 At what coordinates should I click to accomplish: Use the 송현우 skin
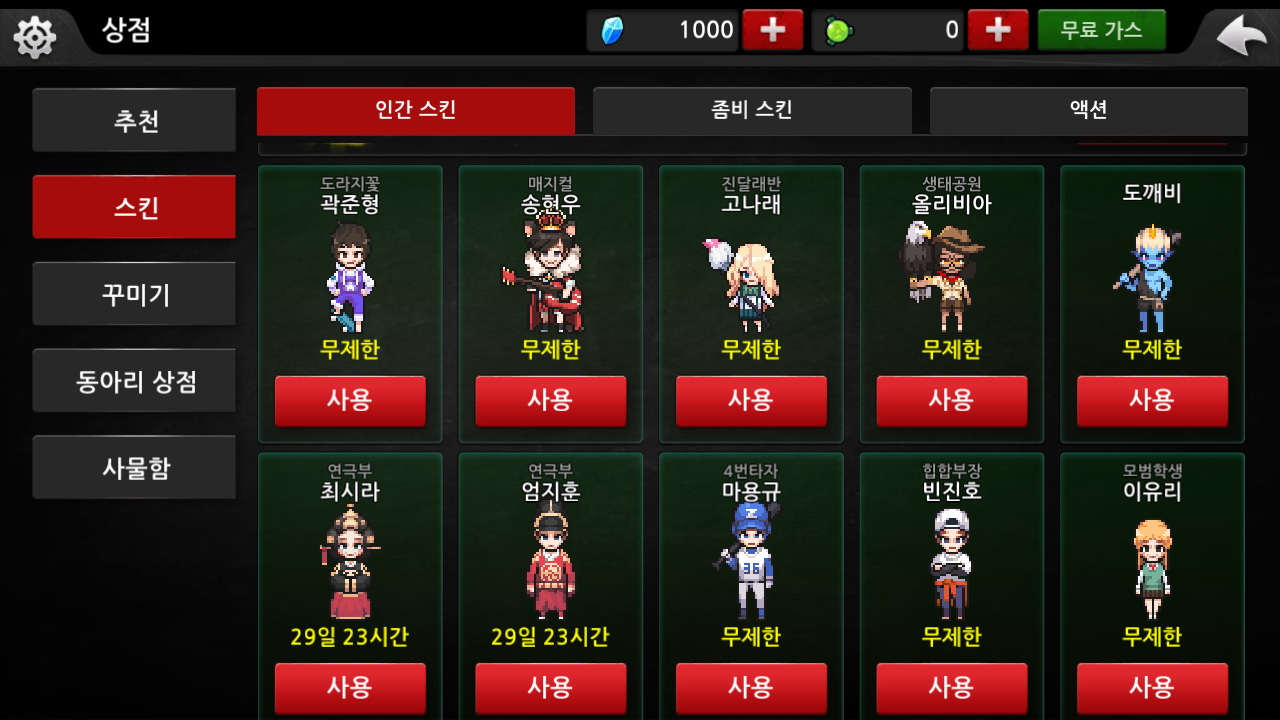pyautogui.click(x=550, y=400)
